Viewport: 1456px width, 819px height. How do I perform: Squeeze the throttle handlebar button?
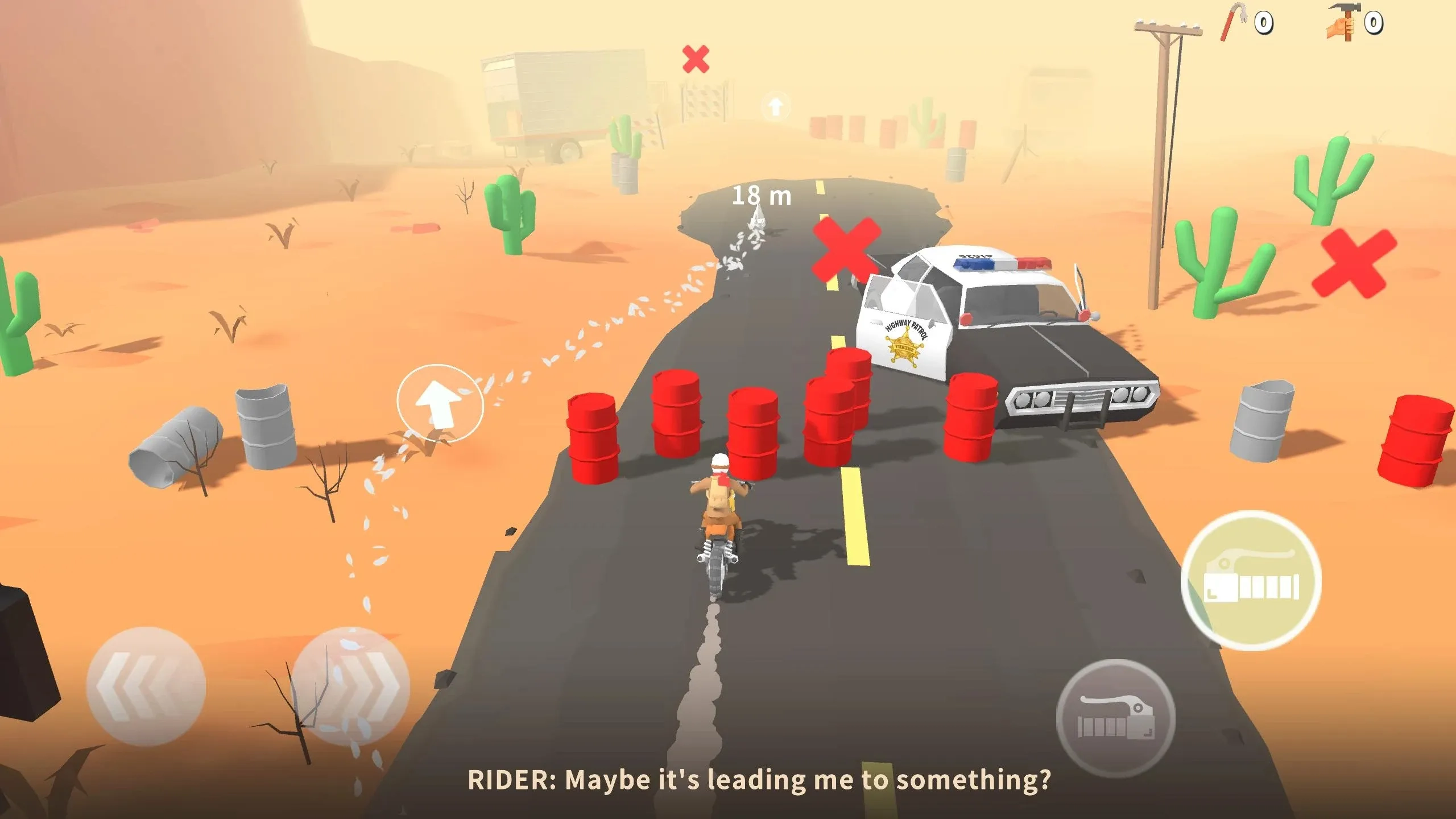pos(1251,581)
